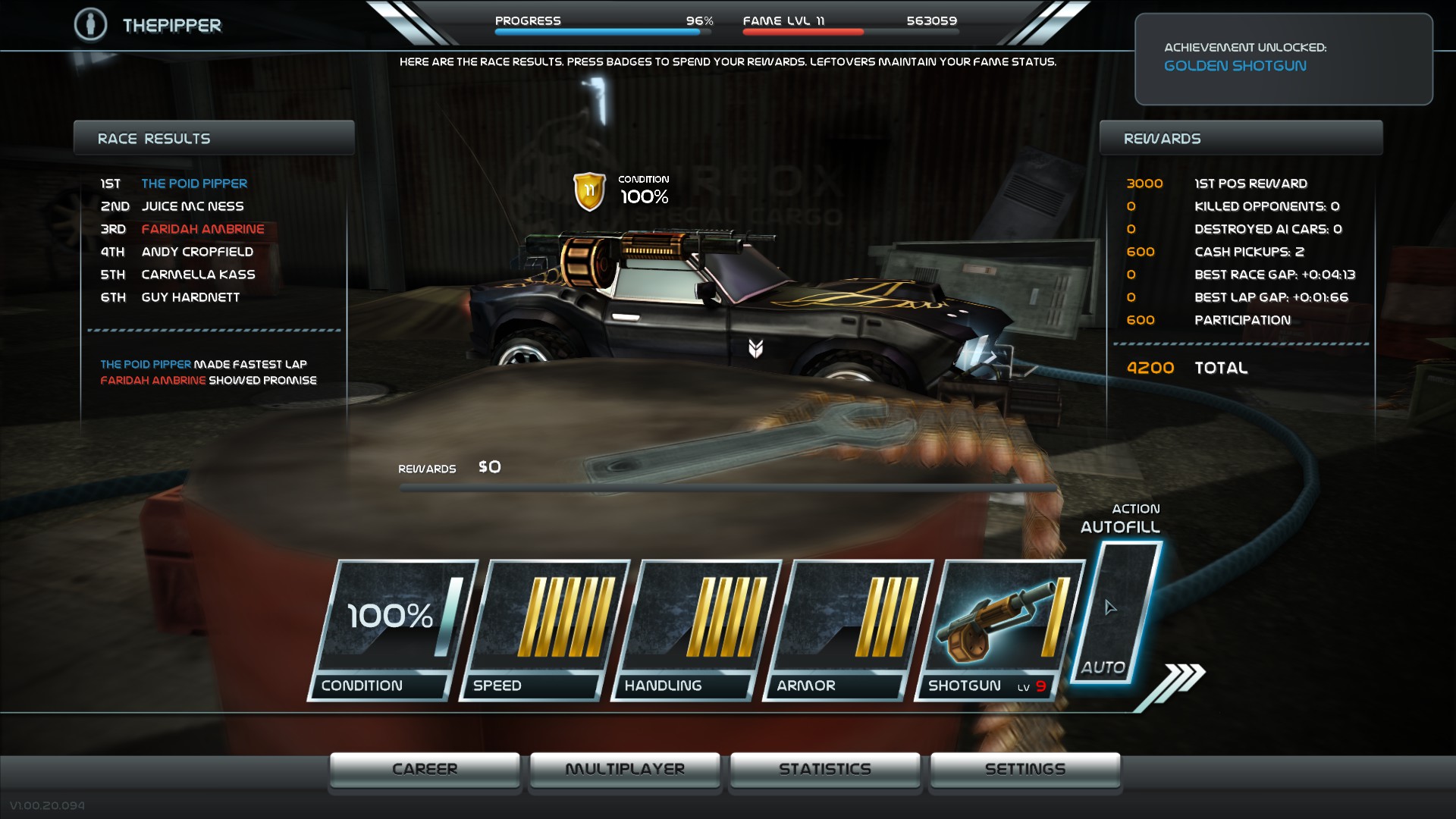Expand the Rewards panel header
This screenshot has height=819, width=1456.
(1241, 137)
